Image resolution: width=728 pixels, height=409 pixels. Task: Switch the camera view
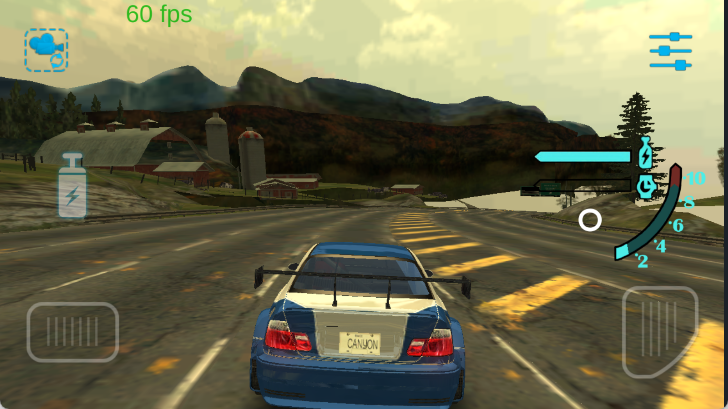click(x=46, y=49)
